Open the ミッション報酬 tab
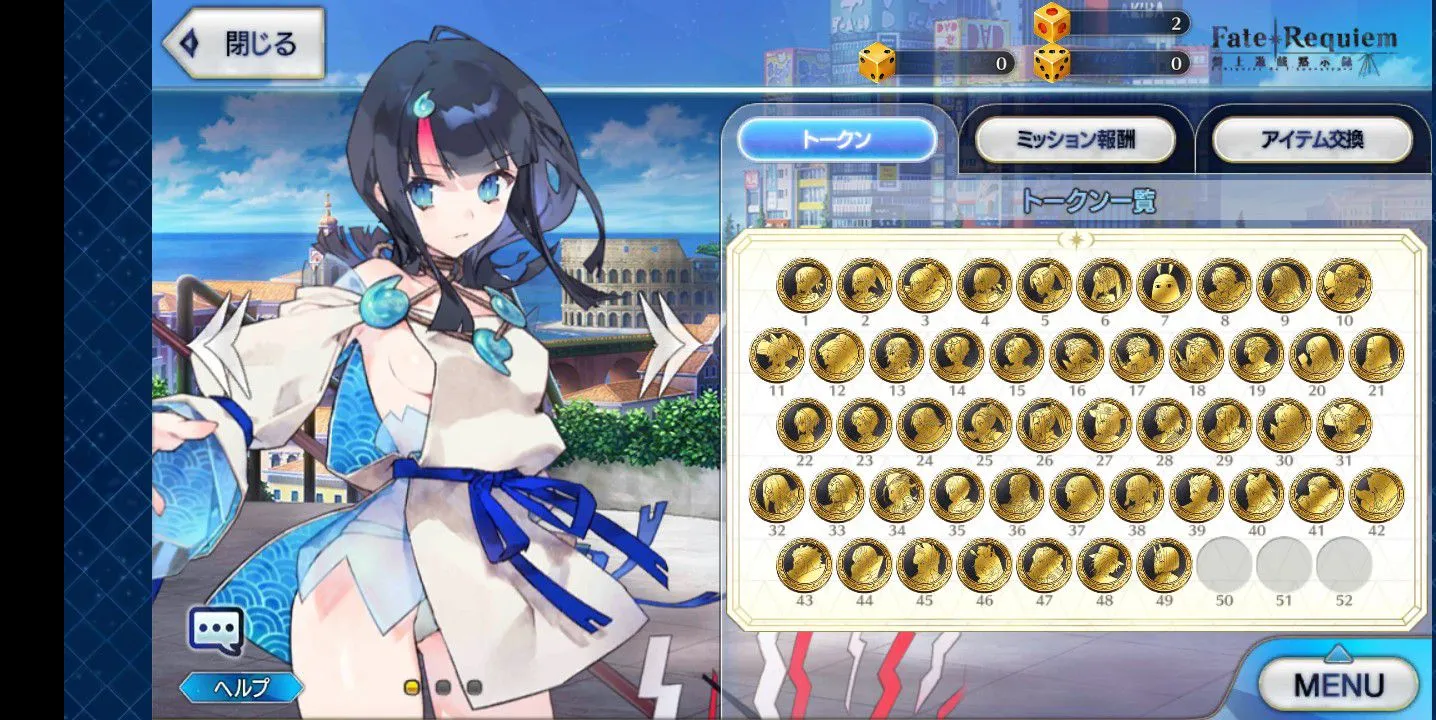The width and height of the screenshot is (1436, 720). 1075,141
